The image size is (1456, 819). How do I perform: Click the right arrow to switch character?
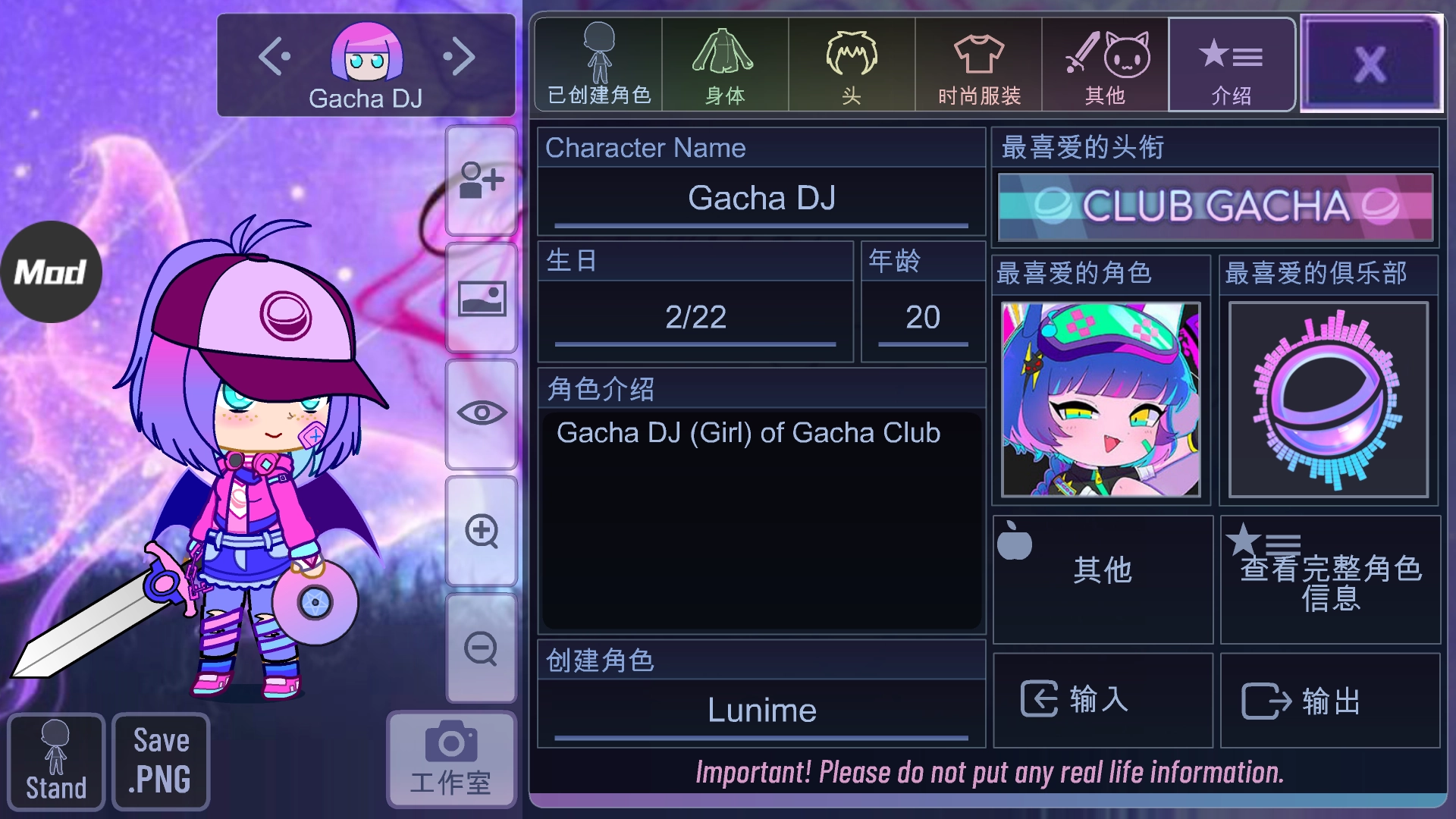pos(460,55)
